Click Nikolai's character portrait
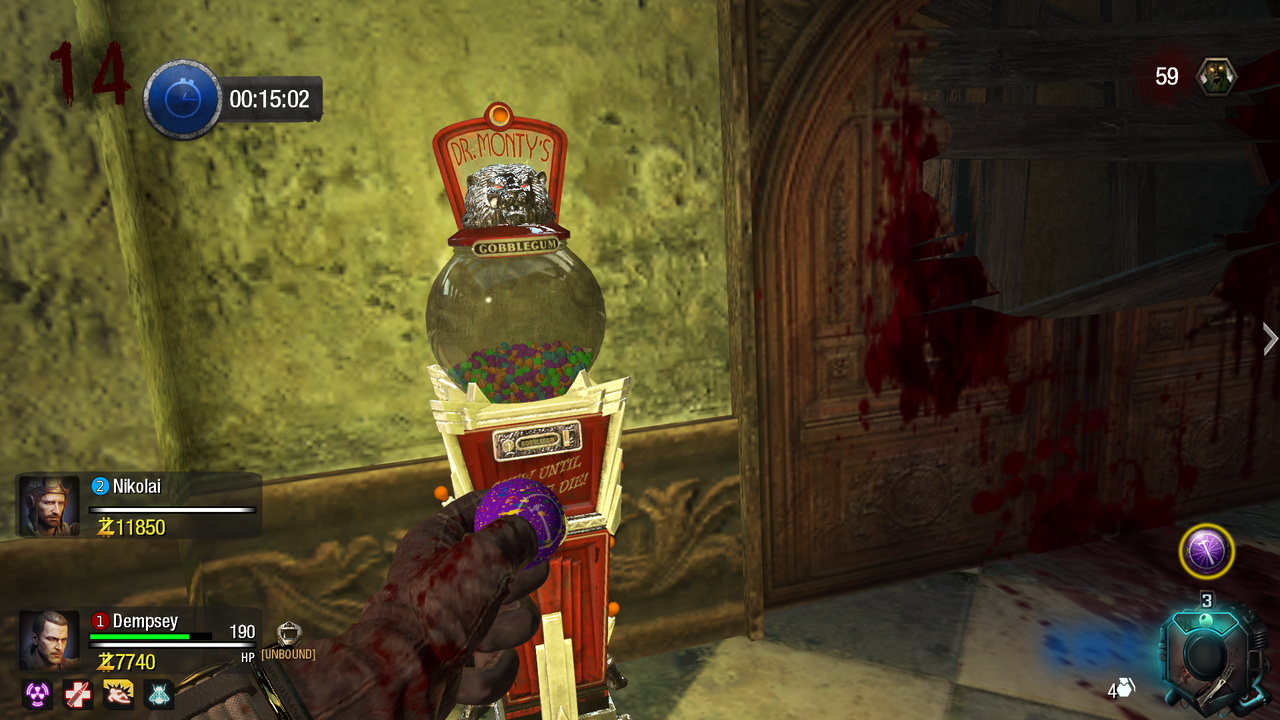Image resolution: width=1280 pixels, height=720 pixels. point(49,506)
